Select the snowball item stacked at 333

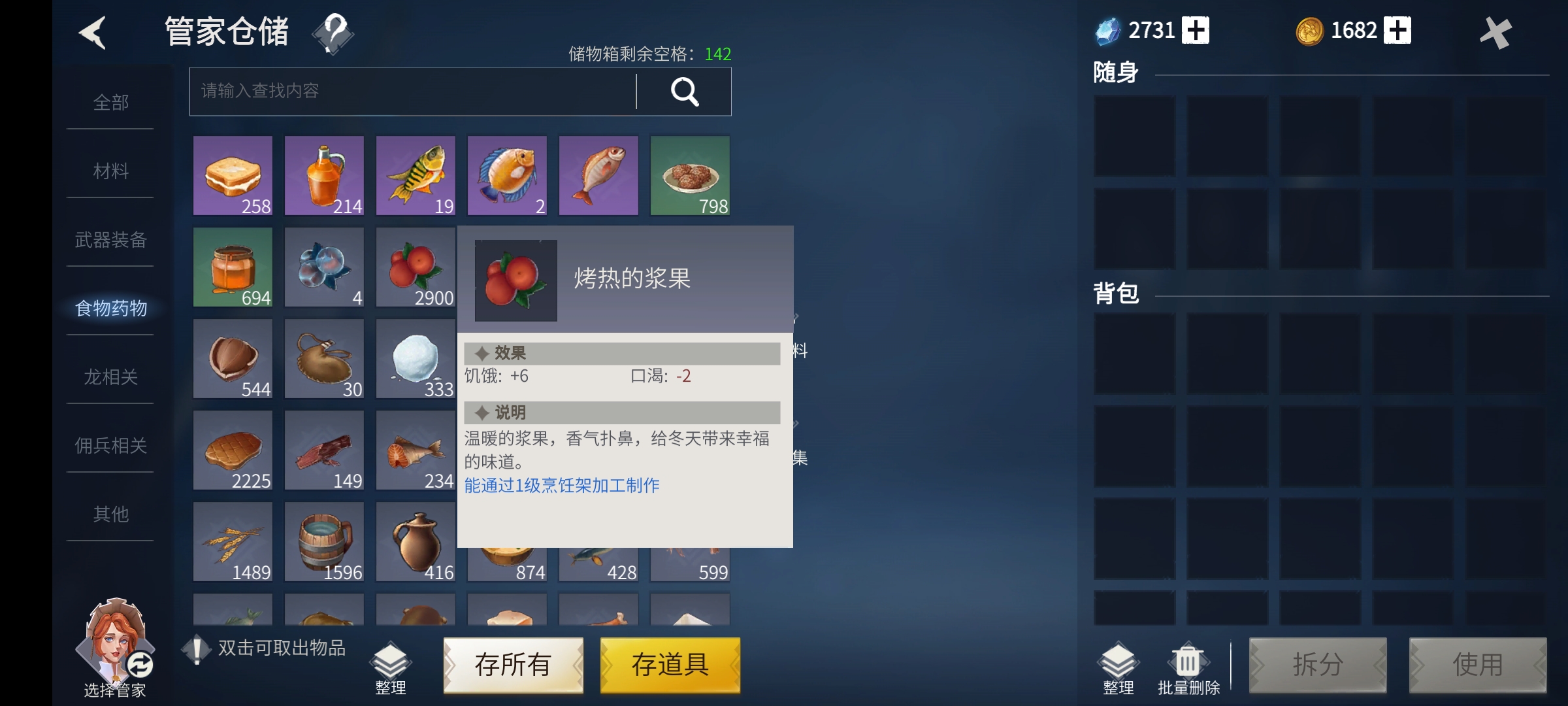[415, 358]
